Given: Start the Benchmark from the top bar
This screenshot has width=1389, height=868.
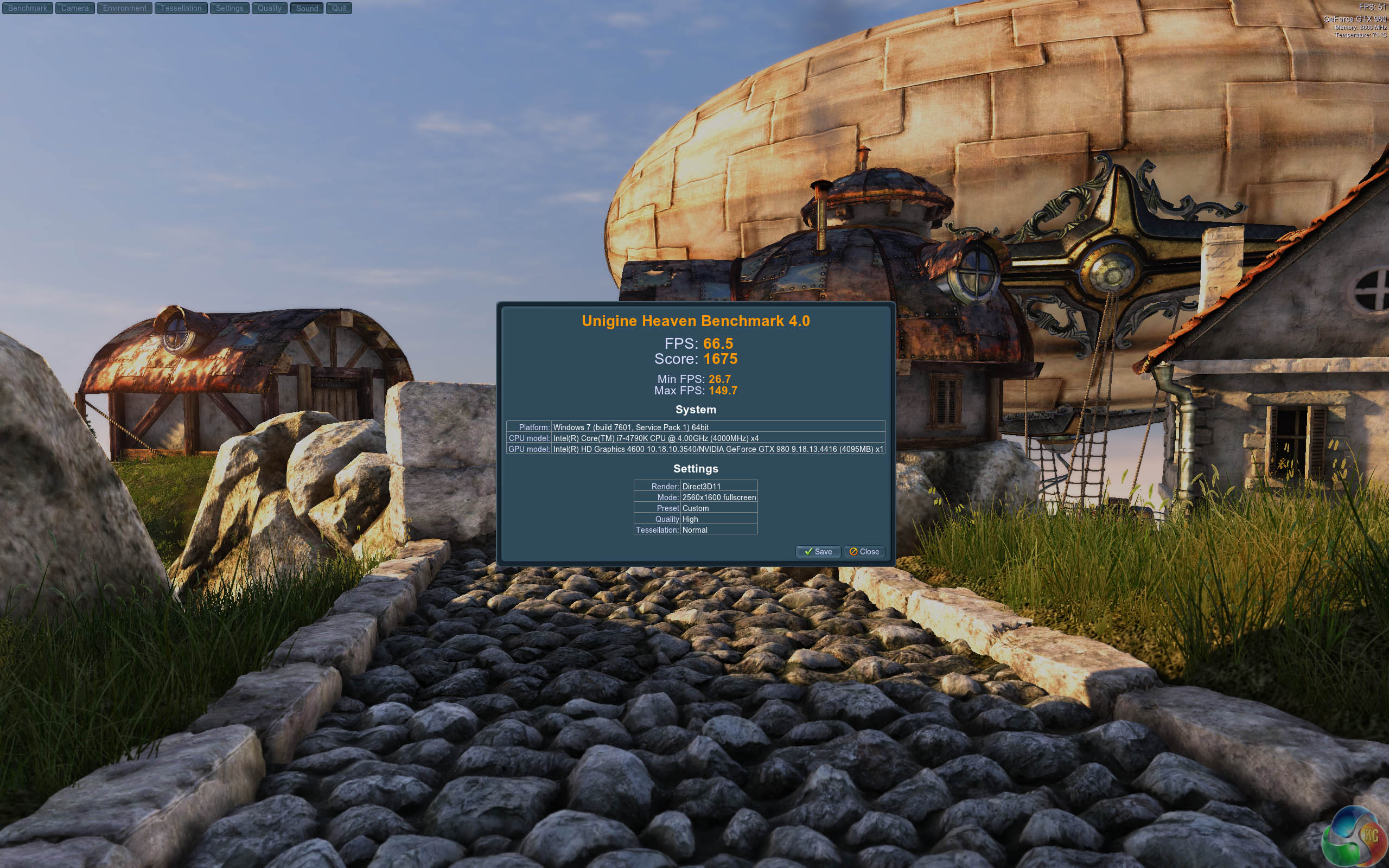Looking at the screenshot, I should point(28,8).
